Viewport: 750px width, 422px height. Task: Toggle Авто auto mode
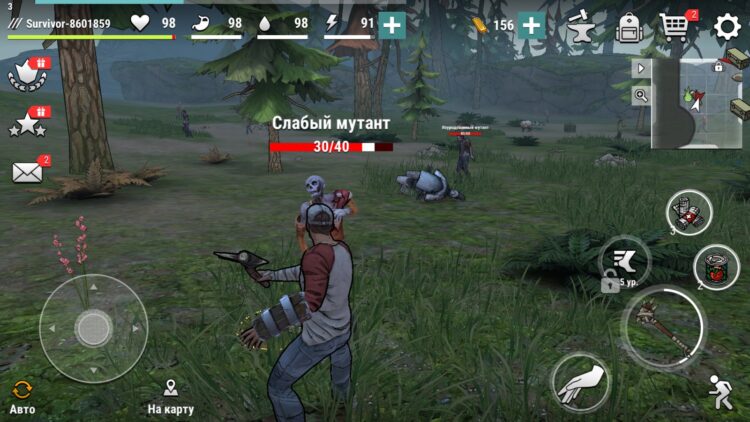(x=22, y=396)
